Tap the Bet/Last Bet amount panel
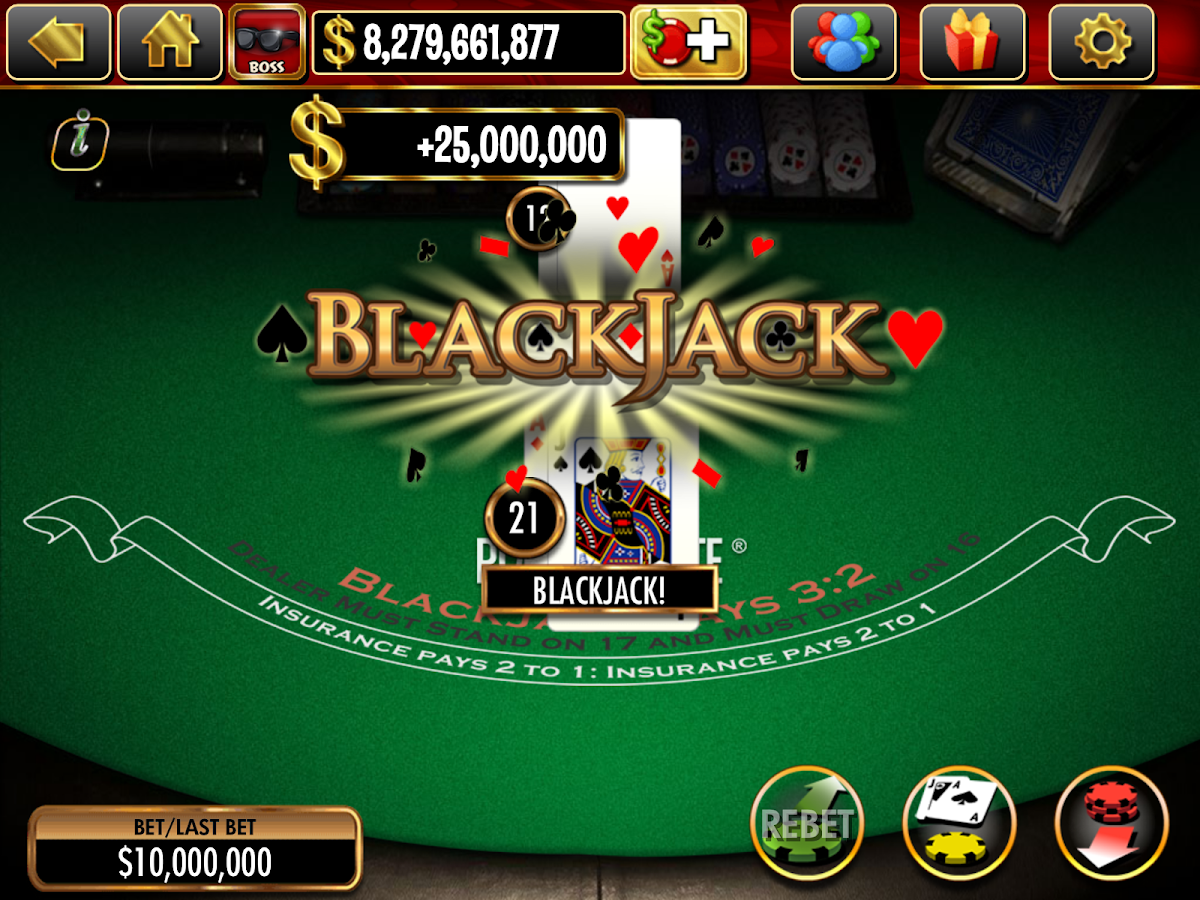Viewport: 1200px width, 900px height. pos(195,849)
